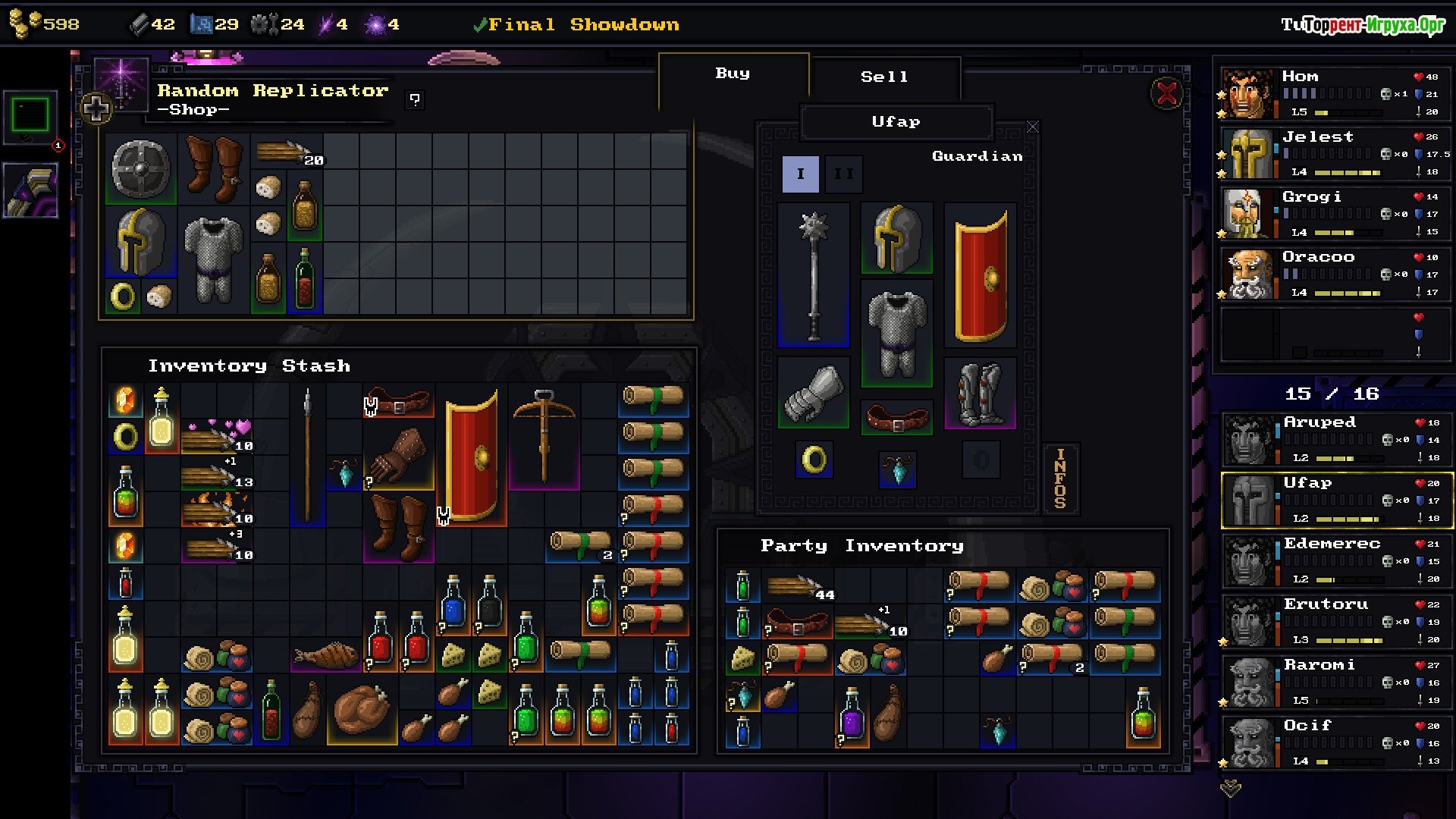Close the shop with the red X
Viewport: 1456px width, 819px height.
coord(1166,94)
